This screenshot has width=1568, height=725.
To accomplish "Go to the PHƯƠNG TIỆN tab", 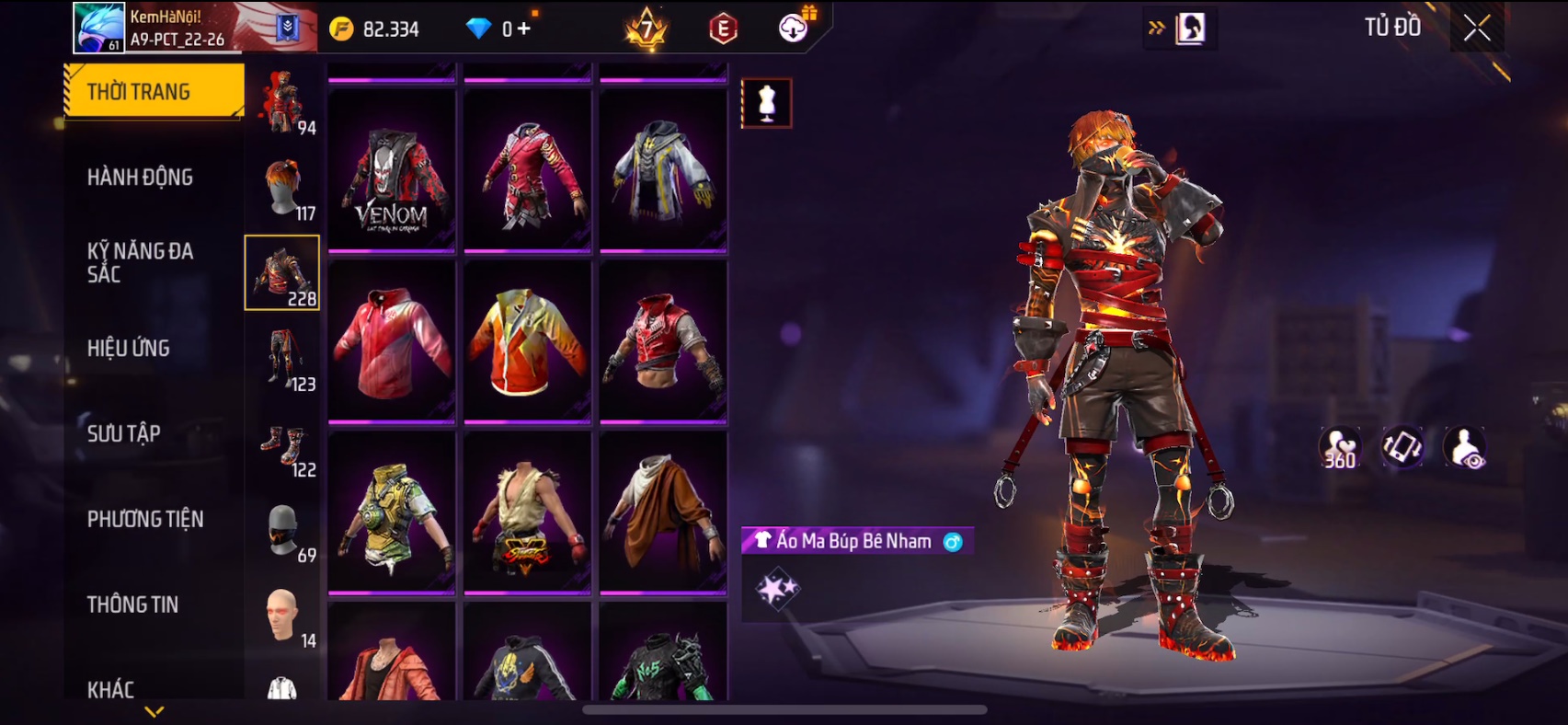I will (145, 519).
